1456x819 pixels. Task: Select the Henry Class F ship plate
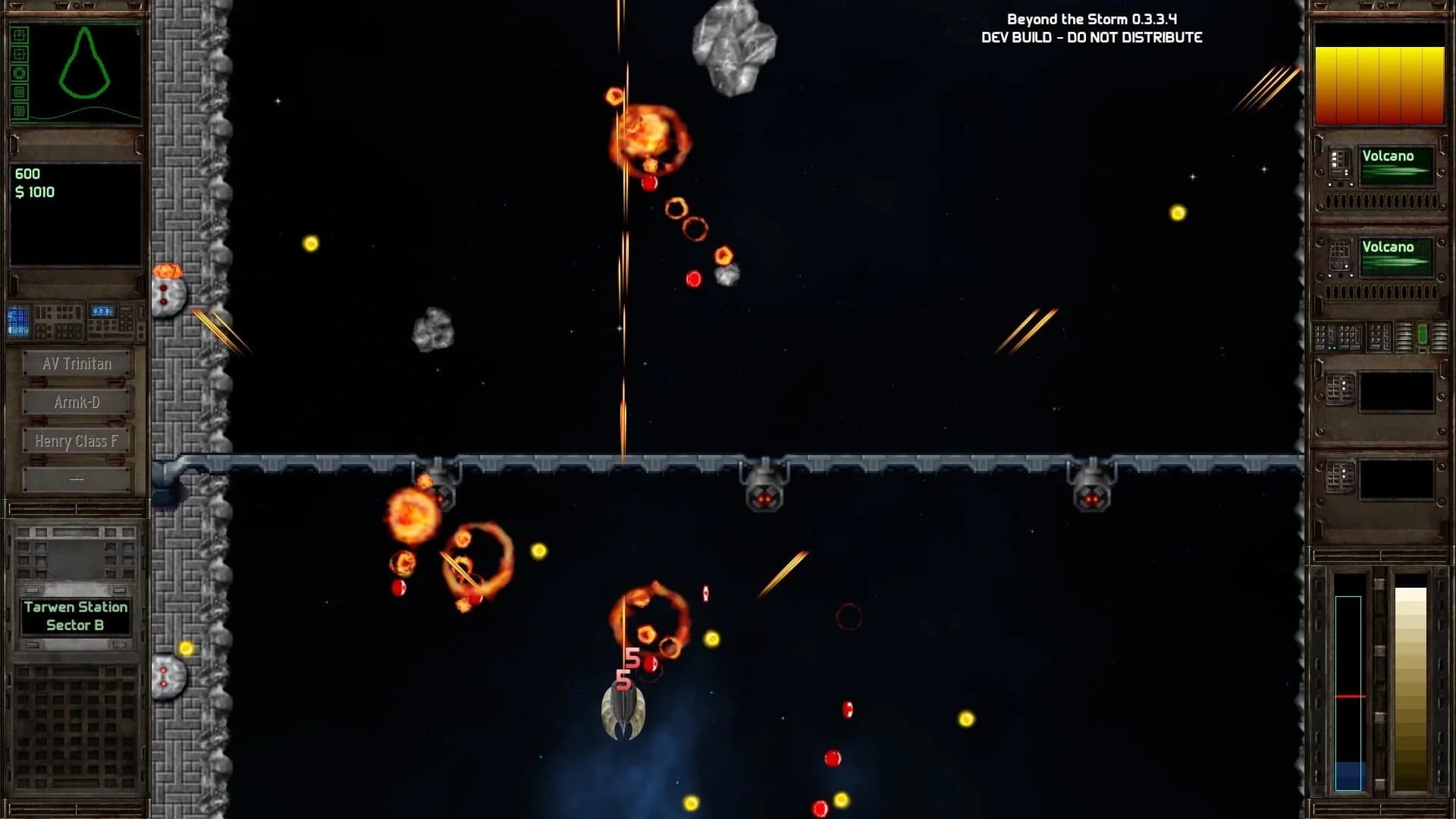coord(76,440)
